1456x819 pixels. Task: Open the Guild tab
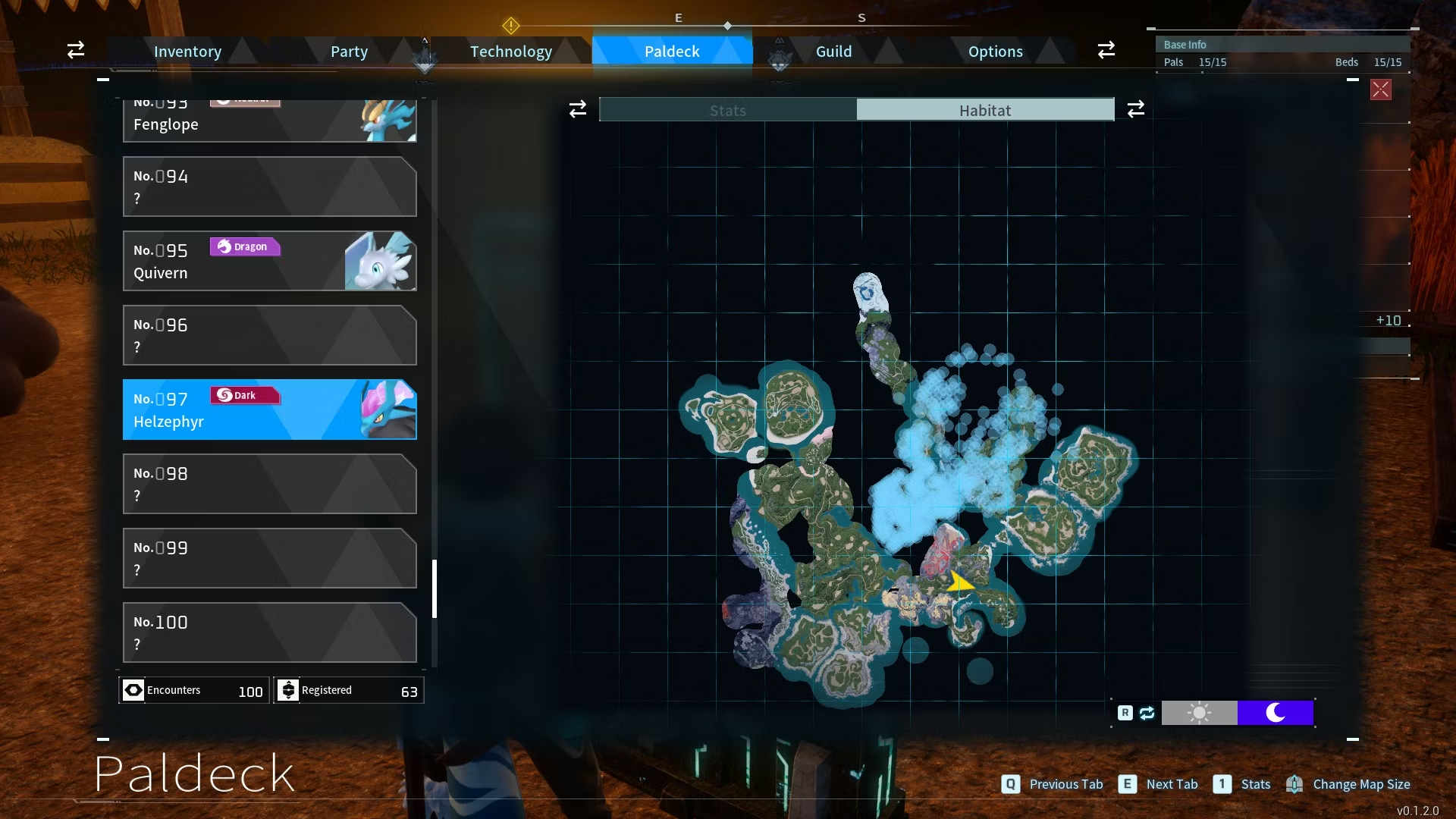833,52
